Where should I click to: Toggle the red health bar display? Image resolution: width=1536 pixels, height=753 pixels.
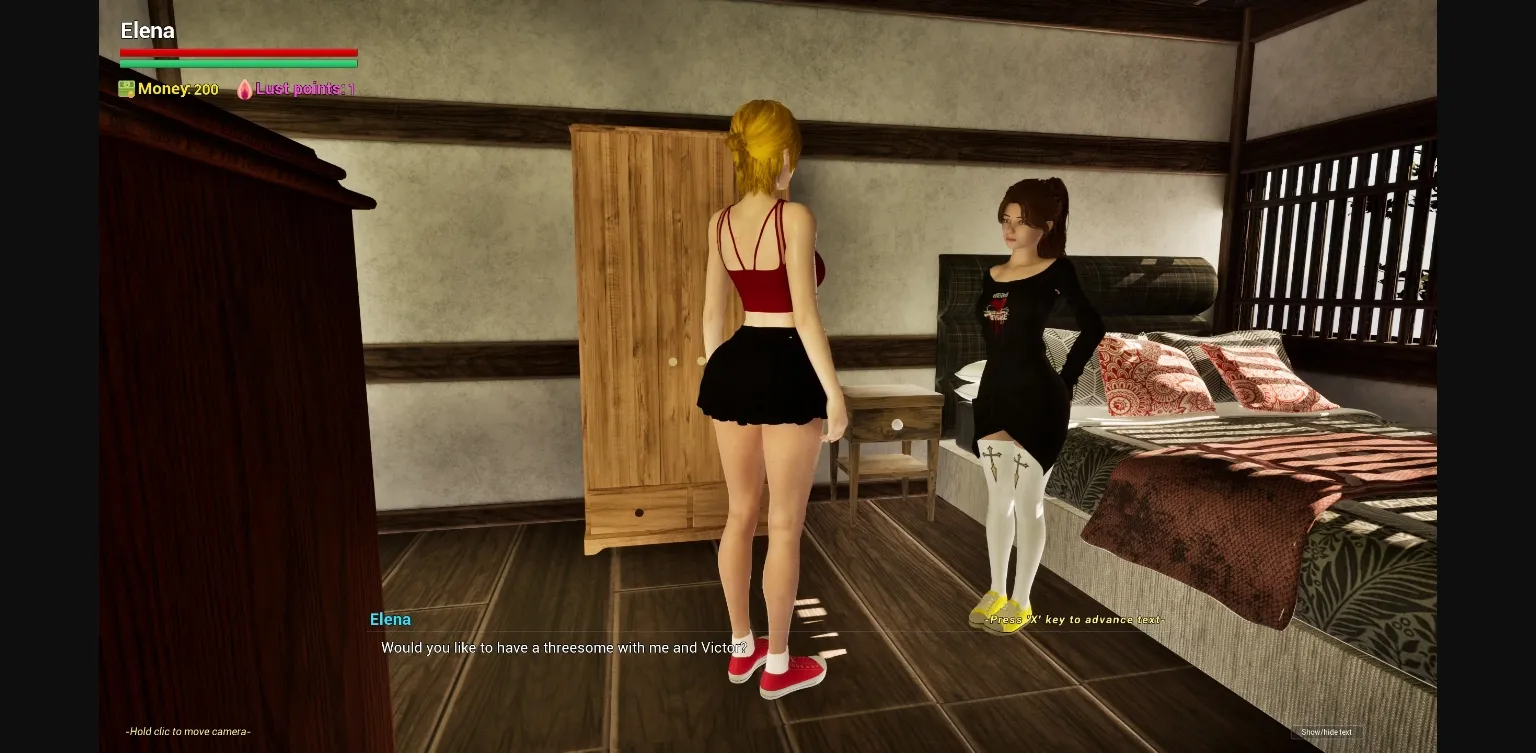click(238, 53)
